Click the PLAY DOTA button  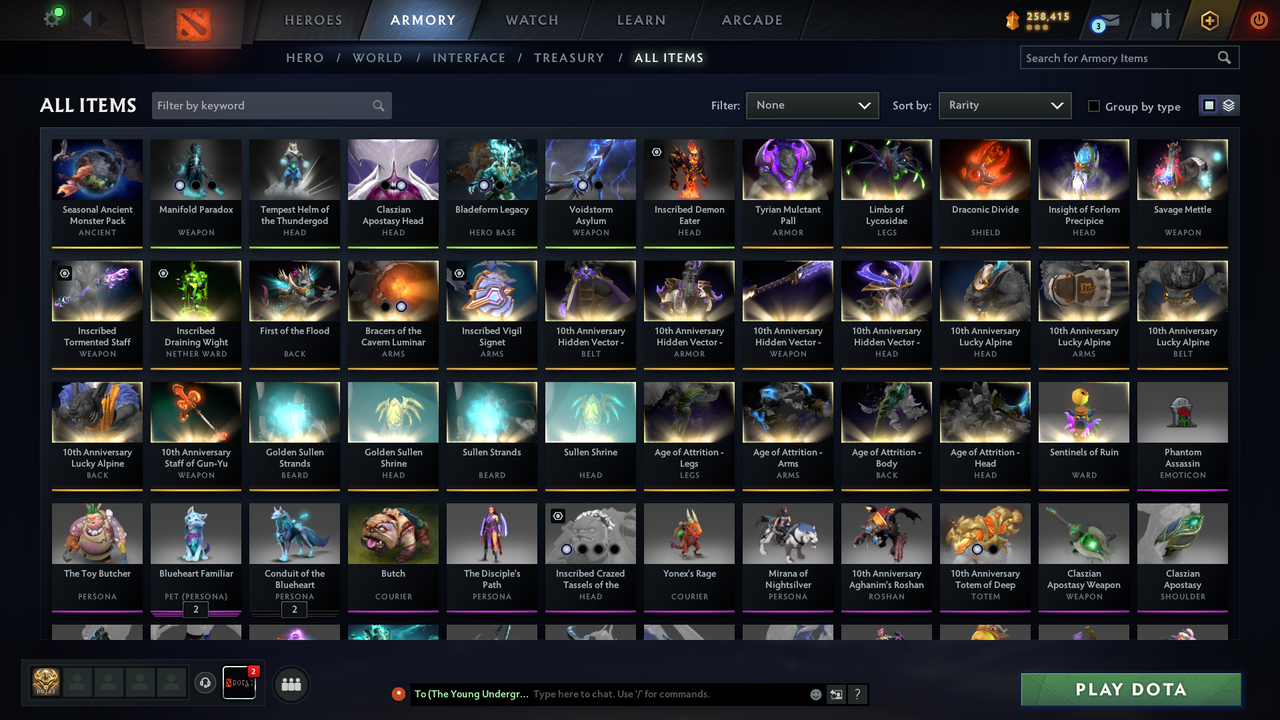pyautogui.click(x=1130, y=689)
